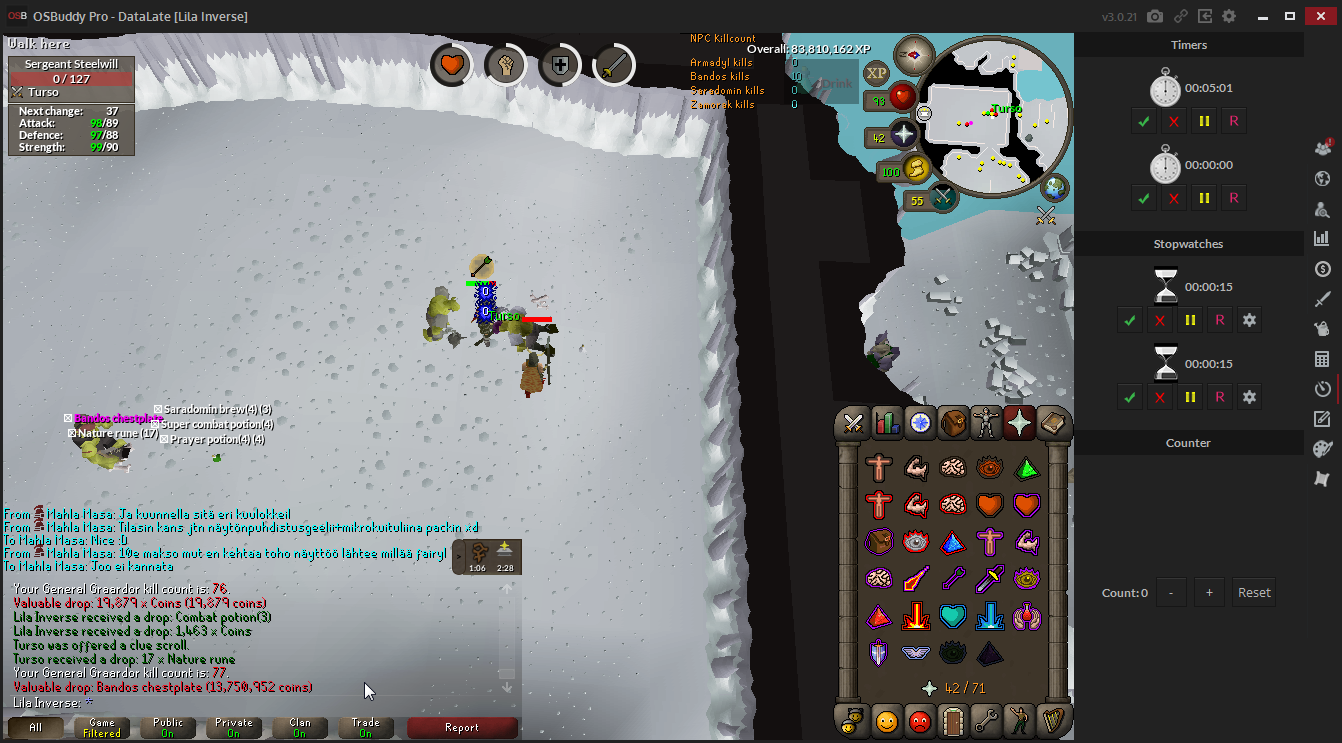
Task: Click the compass to face north
Action: 913,55
